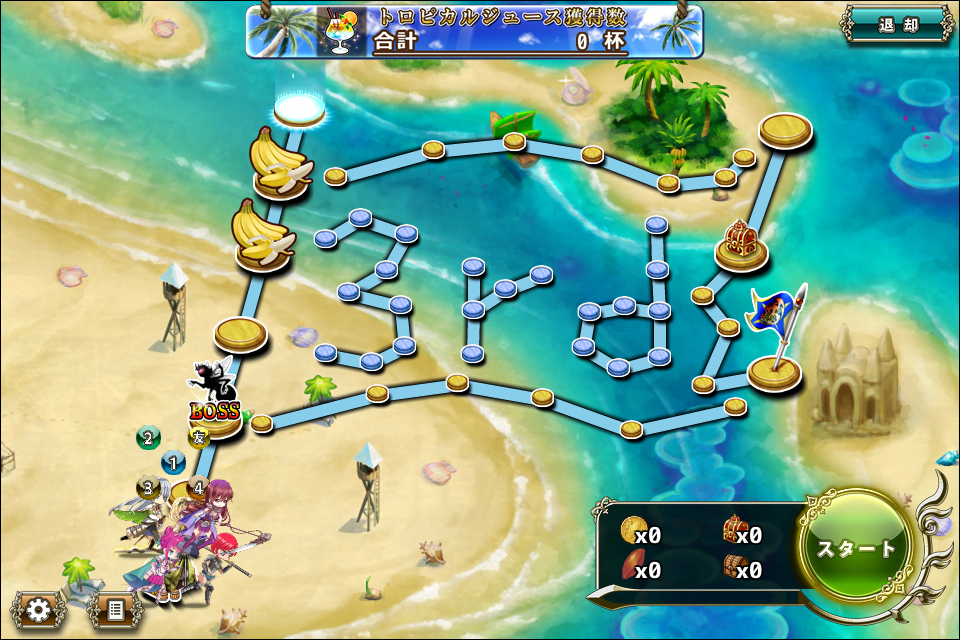This screenshot has height=640, width=960.
Task: Click the 退却 retreat button
Action: tap(897, 25)
